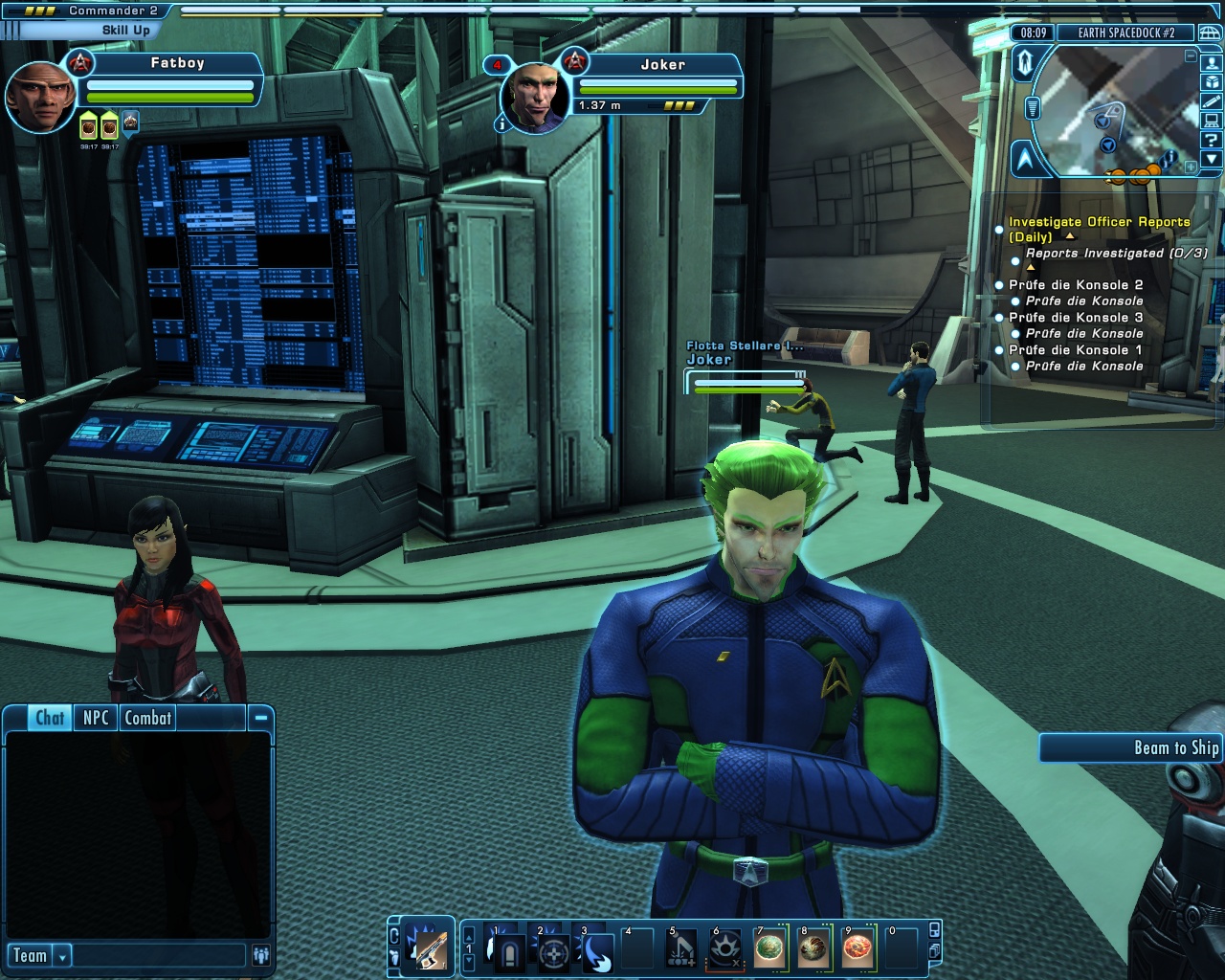The width and height of the screenshot is (1225, 980).
Task: Zoom in the minimap with the plus button
Action: pos(1190,167)
